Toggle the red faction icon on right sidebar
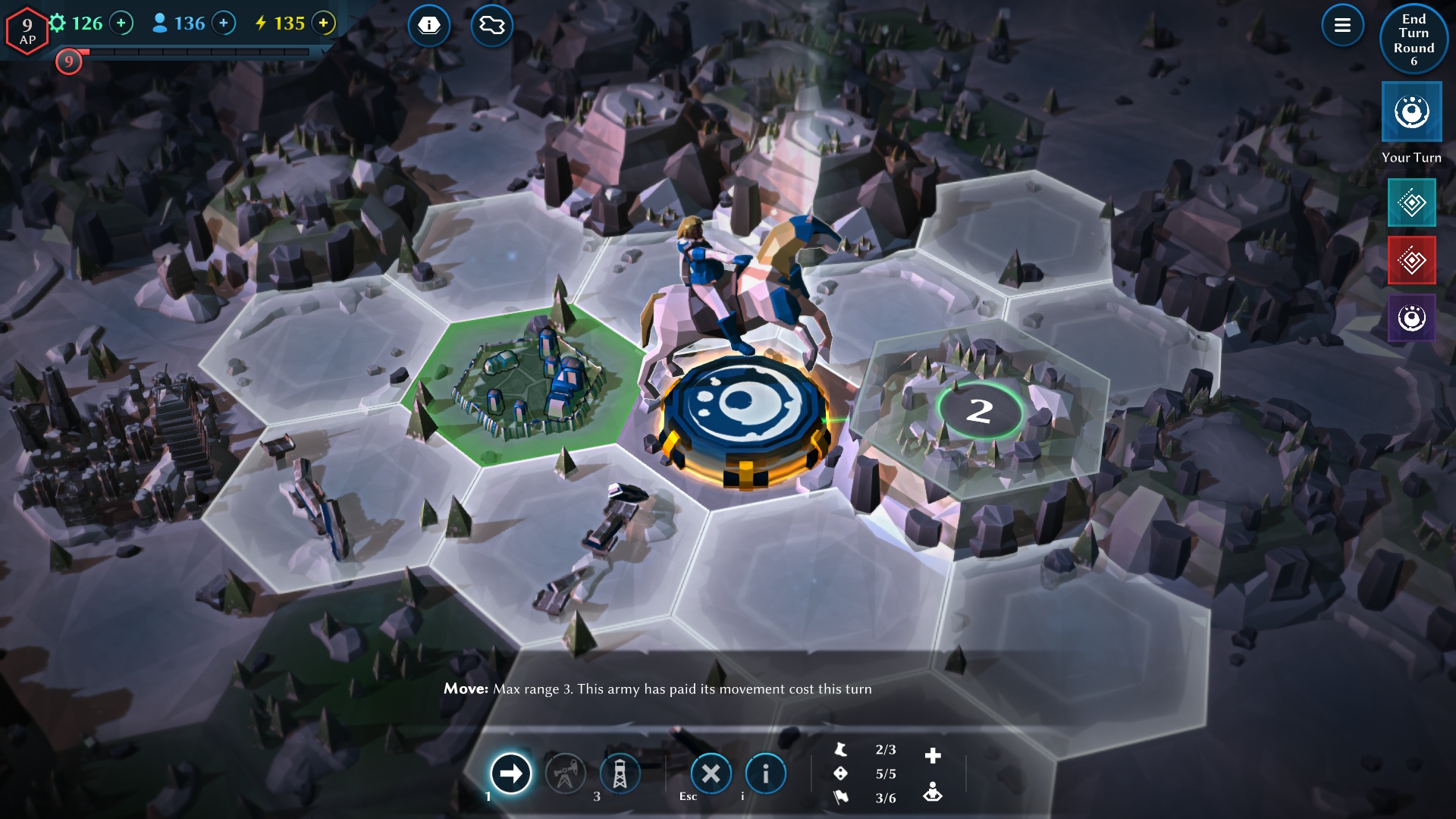The width and height of the screenshot is (1456, 819). pos(1412,260)
